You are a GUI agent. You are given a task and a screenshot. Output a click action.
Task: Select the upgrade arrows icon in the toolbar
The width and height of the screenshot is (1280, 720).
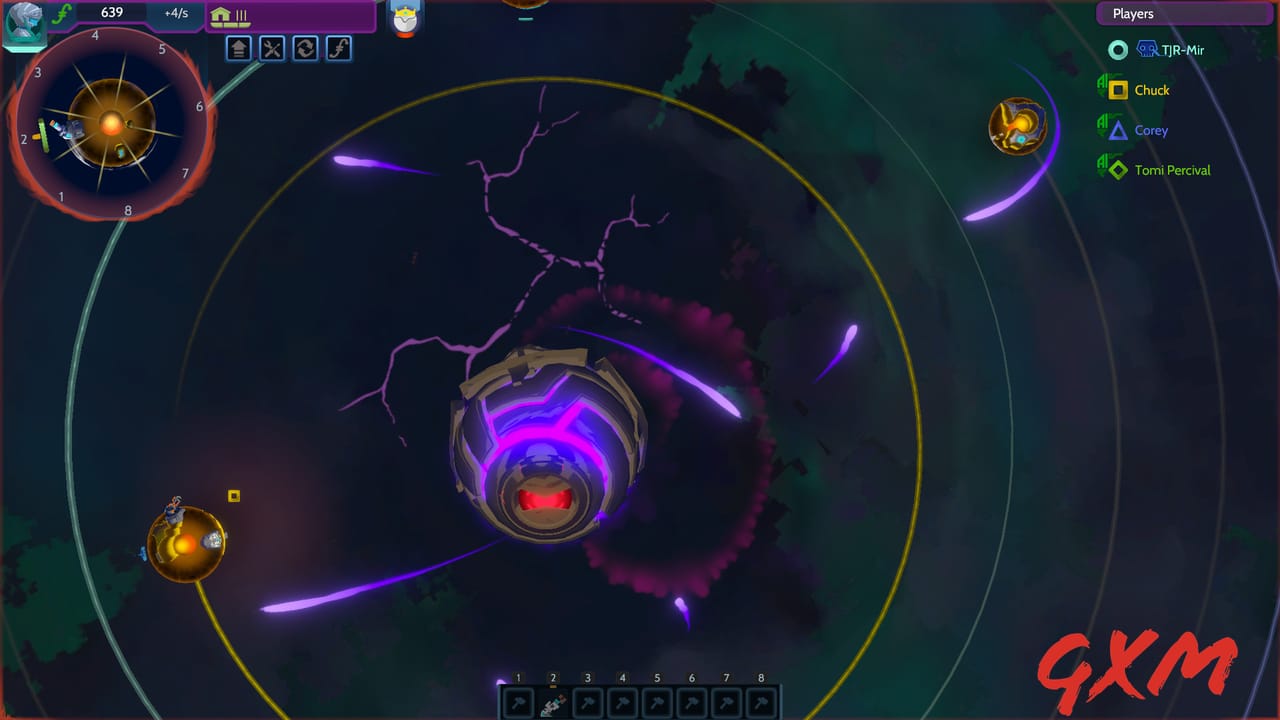(x=237, y=48)
